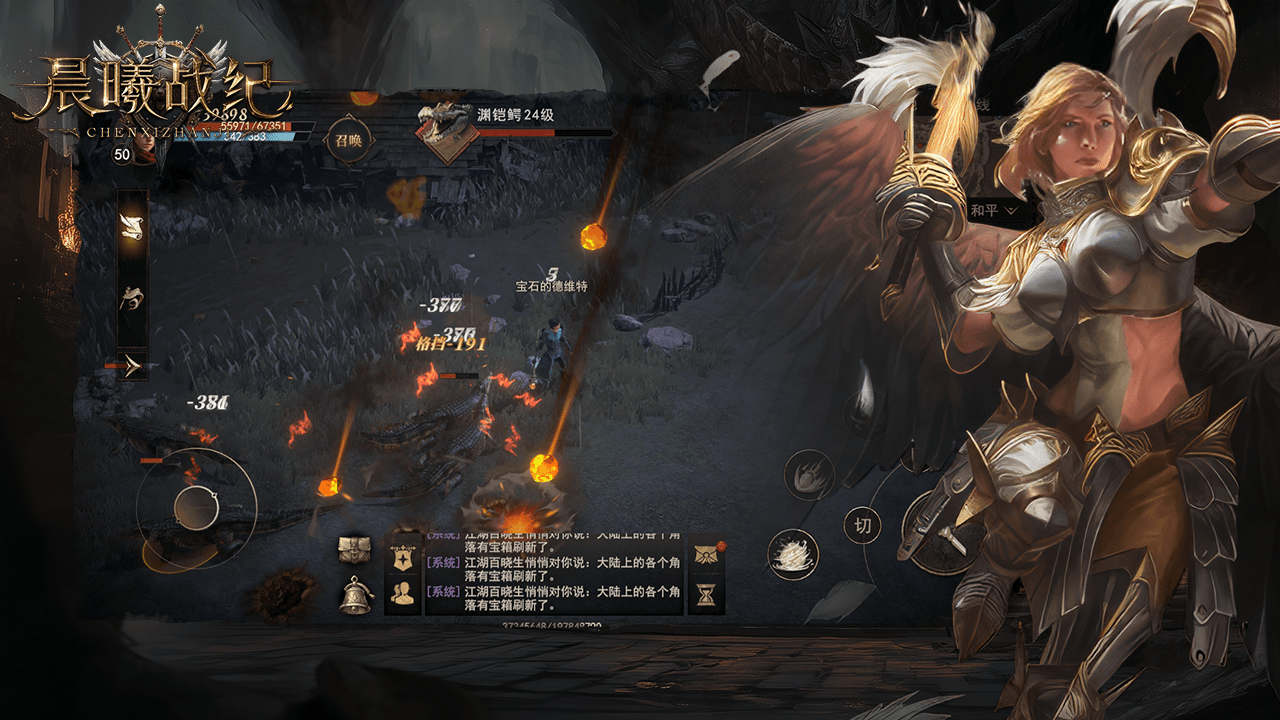Click the hourglass icon beside chat

[x=708, y=595]
